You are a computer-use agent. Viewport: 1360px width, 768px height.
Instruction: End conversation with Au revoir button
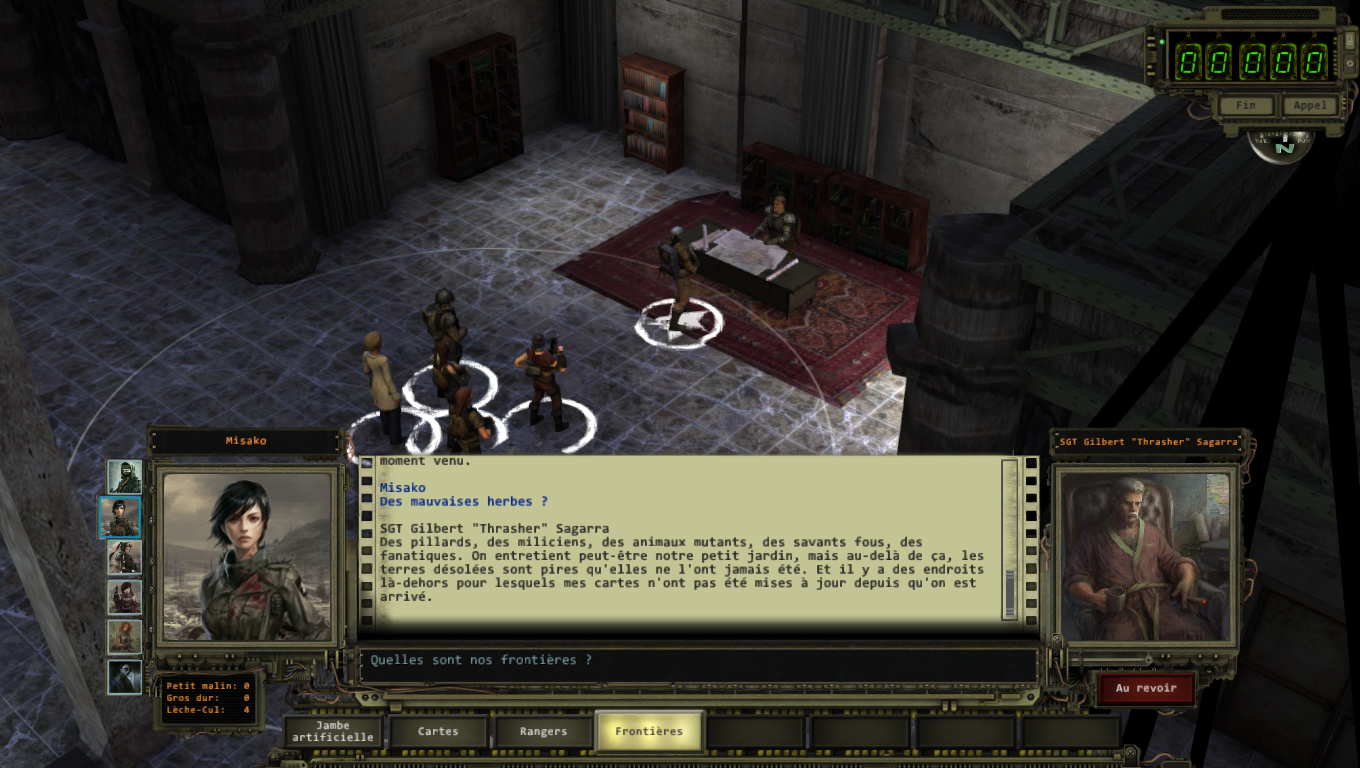[x=1146, y=688]
